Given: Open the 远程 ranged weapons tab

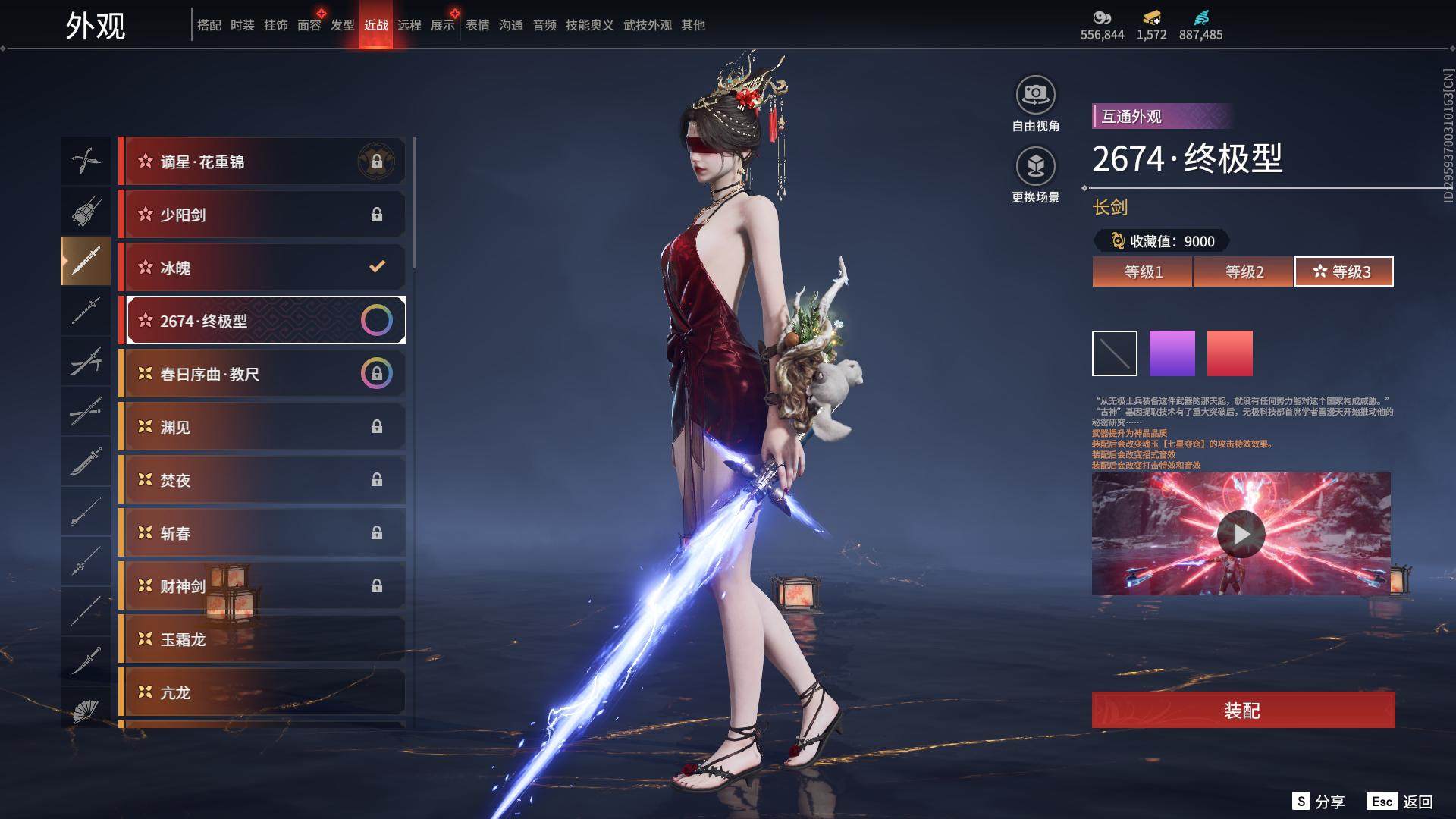Looking at the screenshot, I should [409, 25].
